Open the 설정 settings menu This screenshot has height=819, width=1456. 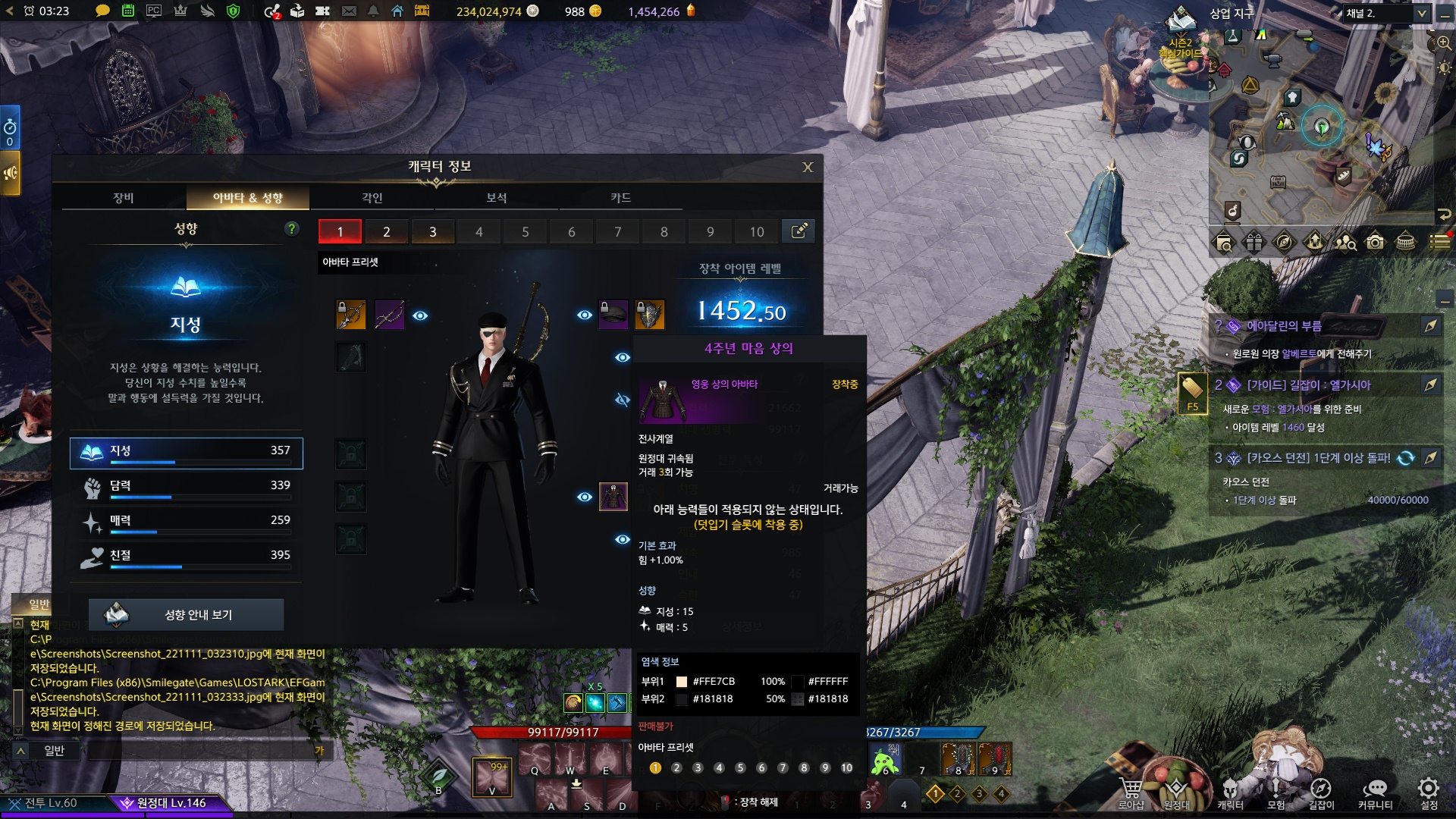click(x=1429, y=792)
